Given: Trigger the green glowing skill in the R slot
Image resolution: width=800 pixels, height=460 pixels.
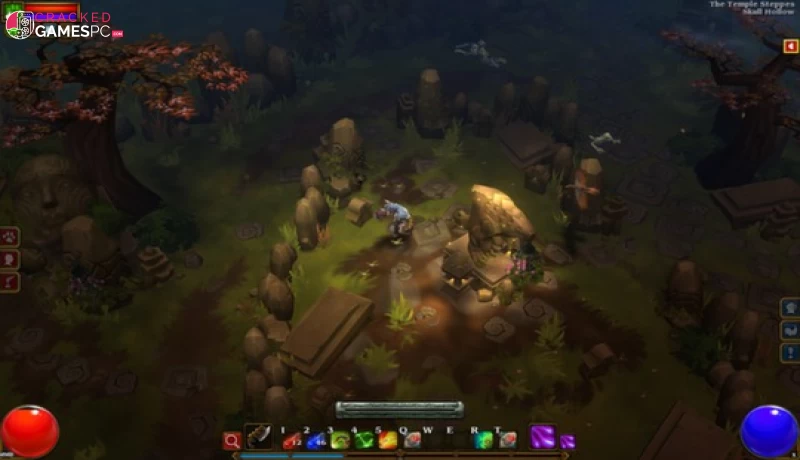Looking at the screenshot, I should 484,440.
